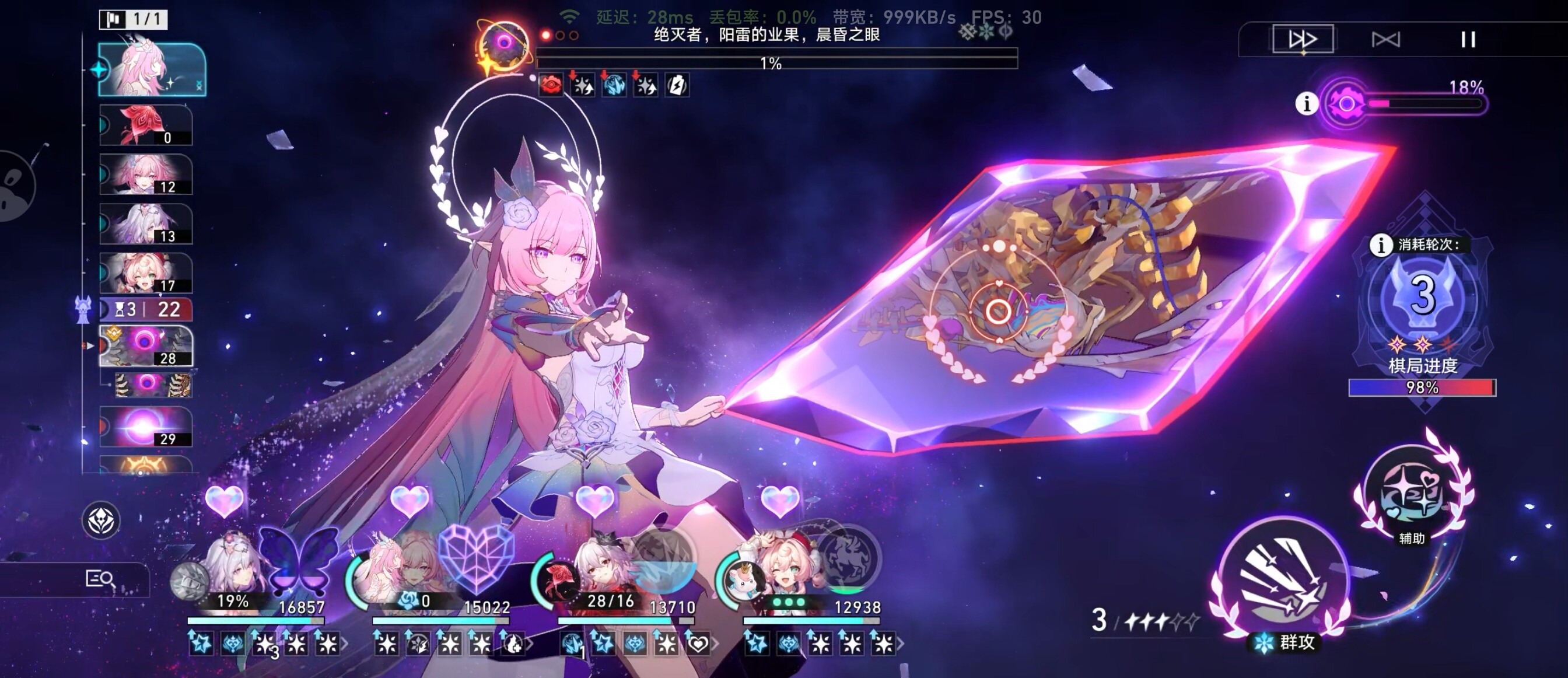This screenshot has width=1568, height=678.
Task: Inspect the boss red eye debuff icon
Action: point(551,85)
